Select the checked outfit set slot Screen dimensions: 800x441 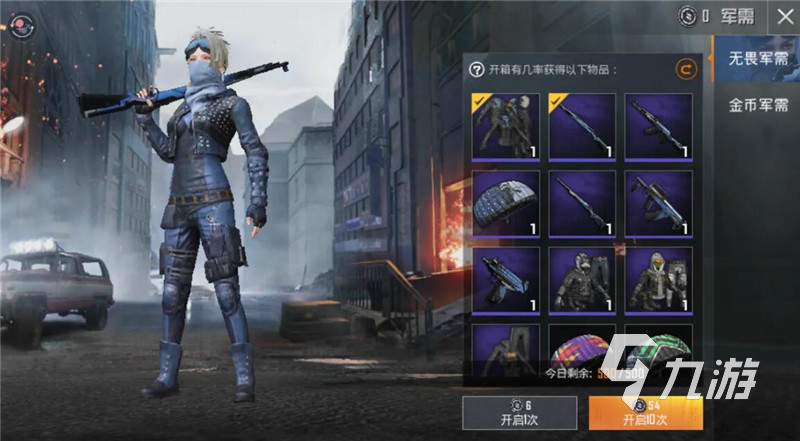pyautogui.click(x=506, y=126)
